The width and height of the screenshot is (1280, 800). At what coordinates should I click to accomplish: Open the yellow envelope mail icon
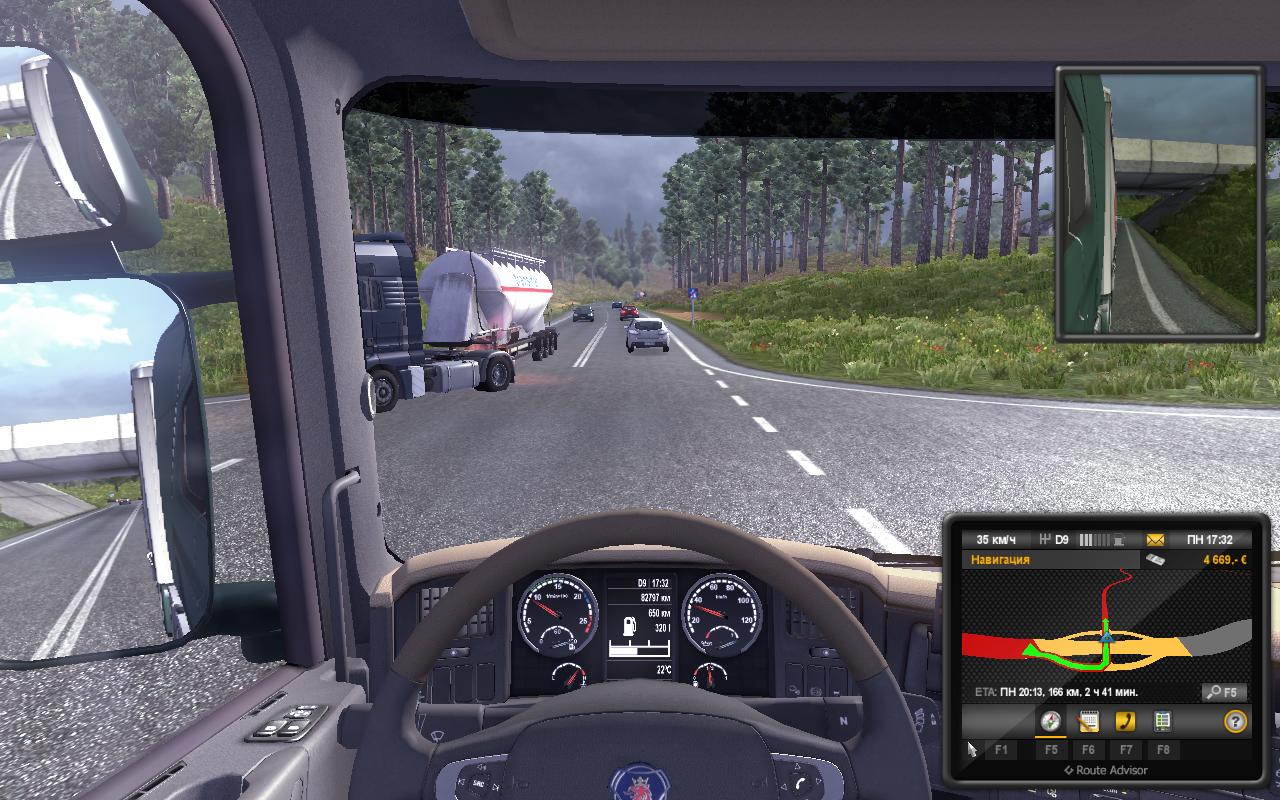tap(1156, 540)
